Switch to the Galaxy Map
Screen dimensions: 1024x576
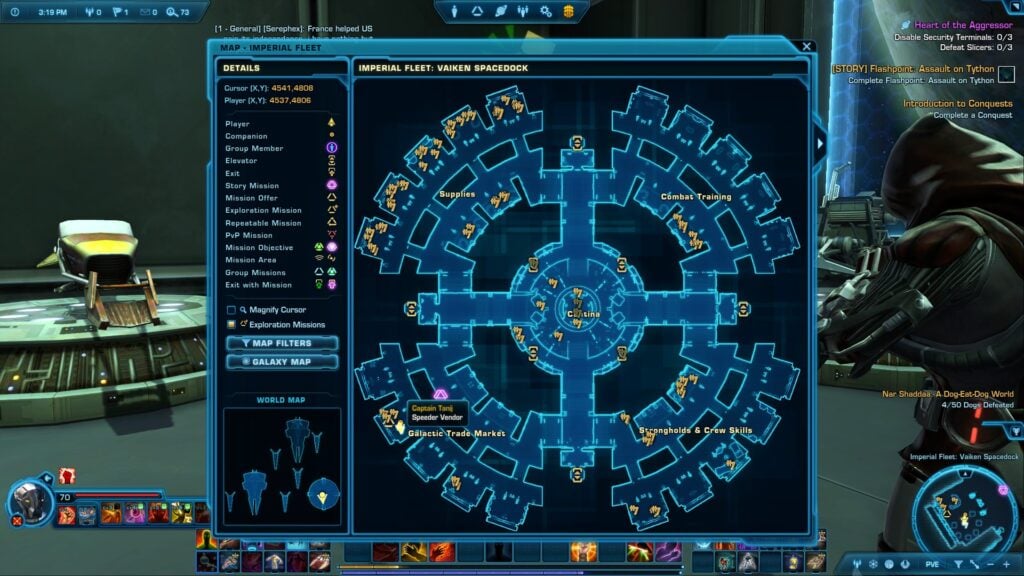point(282,361)
